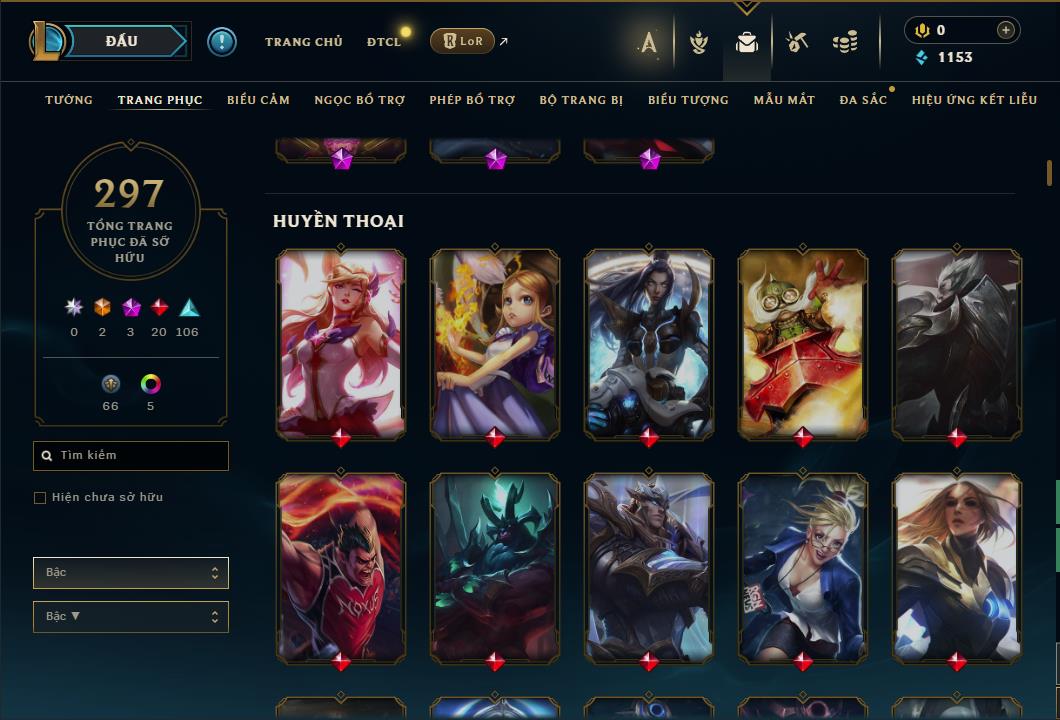The image size is (1060, 720).
Task: Click the Tìm kiếm search field
Action: coord(131,456)
